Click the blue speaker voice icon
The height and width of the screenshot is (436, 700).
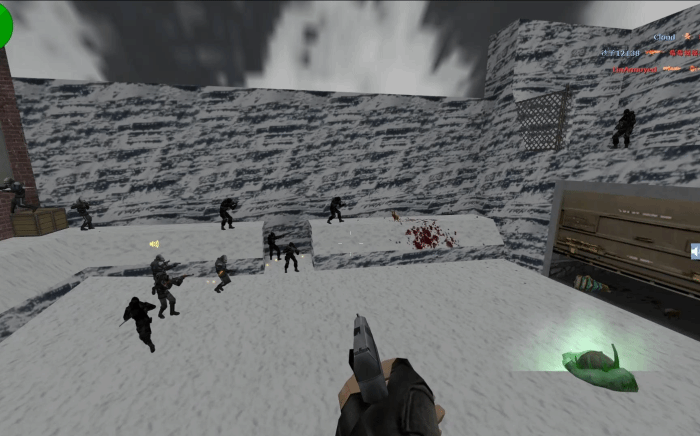tap(694, 251)
